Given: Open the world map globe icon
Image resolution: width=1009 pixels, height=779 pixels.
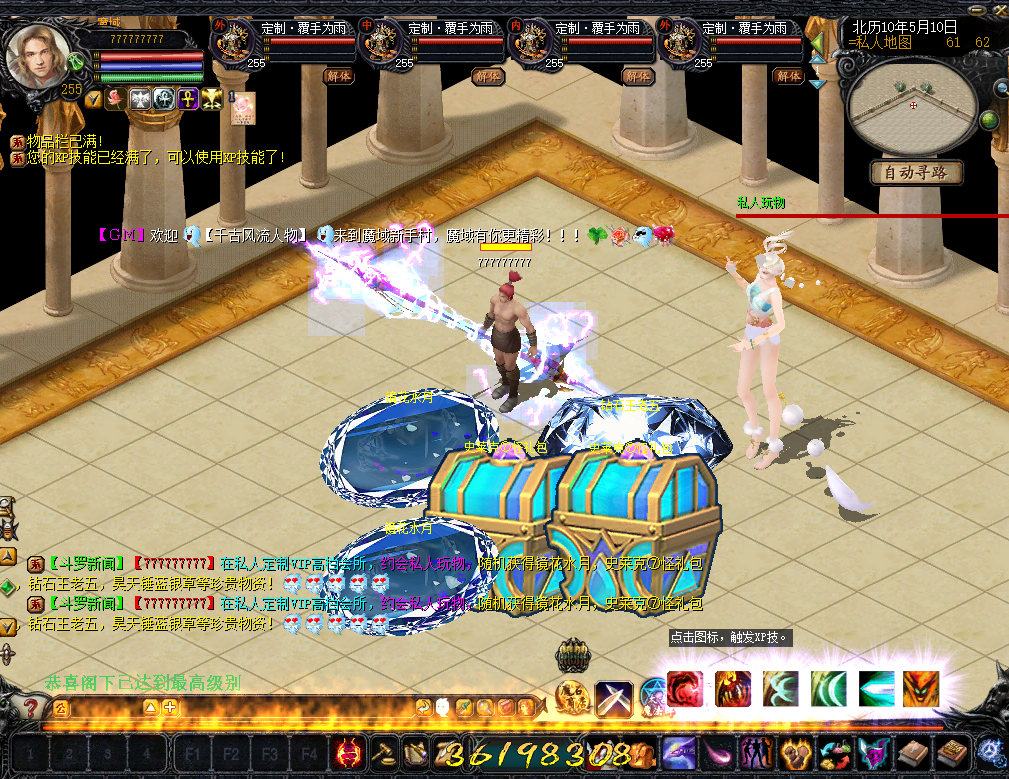Looking at the screenshot, I should (x=989, y=121).
